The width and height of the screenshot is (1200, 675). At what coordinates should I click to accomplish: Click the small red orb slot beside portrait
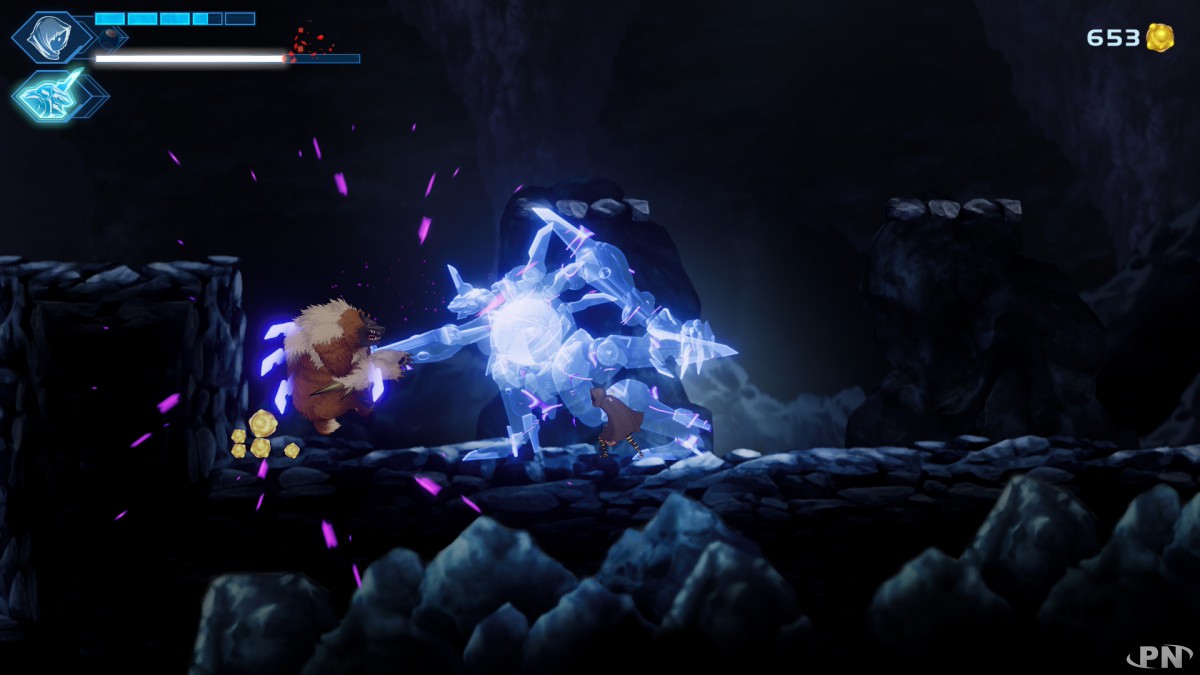click(109, 39)
